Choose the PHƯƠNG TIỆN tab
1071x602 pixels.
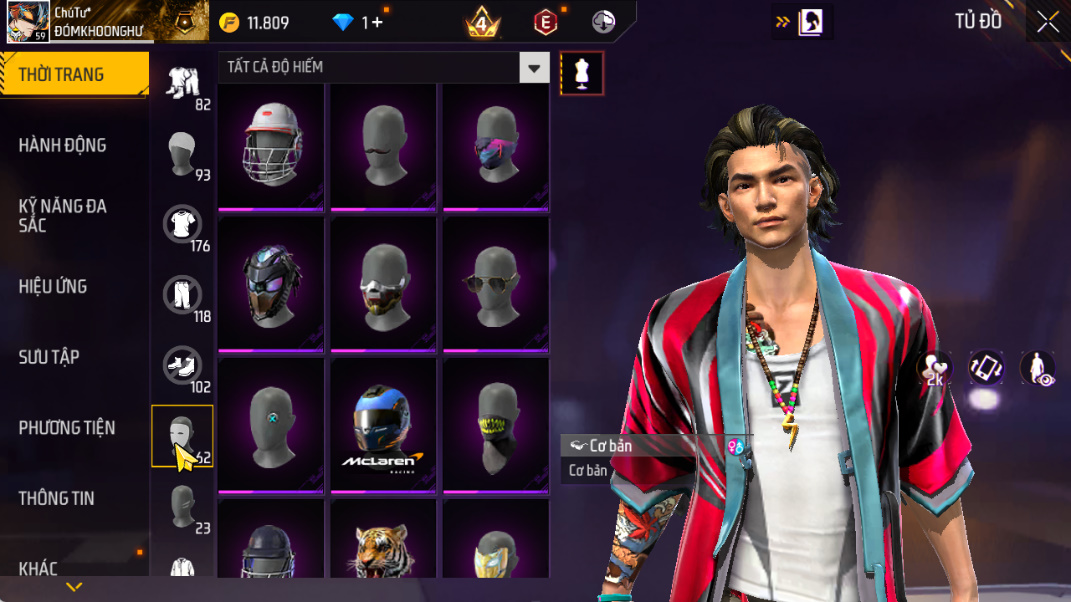pos(66,428)
